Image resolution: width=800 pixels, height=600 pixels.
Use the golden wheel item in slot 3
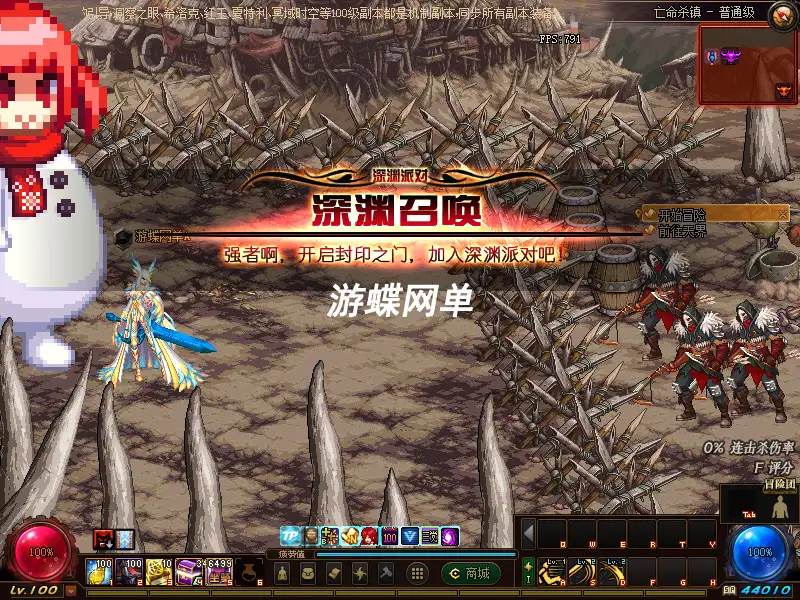click(158, 572)
